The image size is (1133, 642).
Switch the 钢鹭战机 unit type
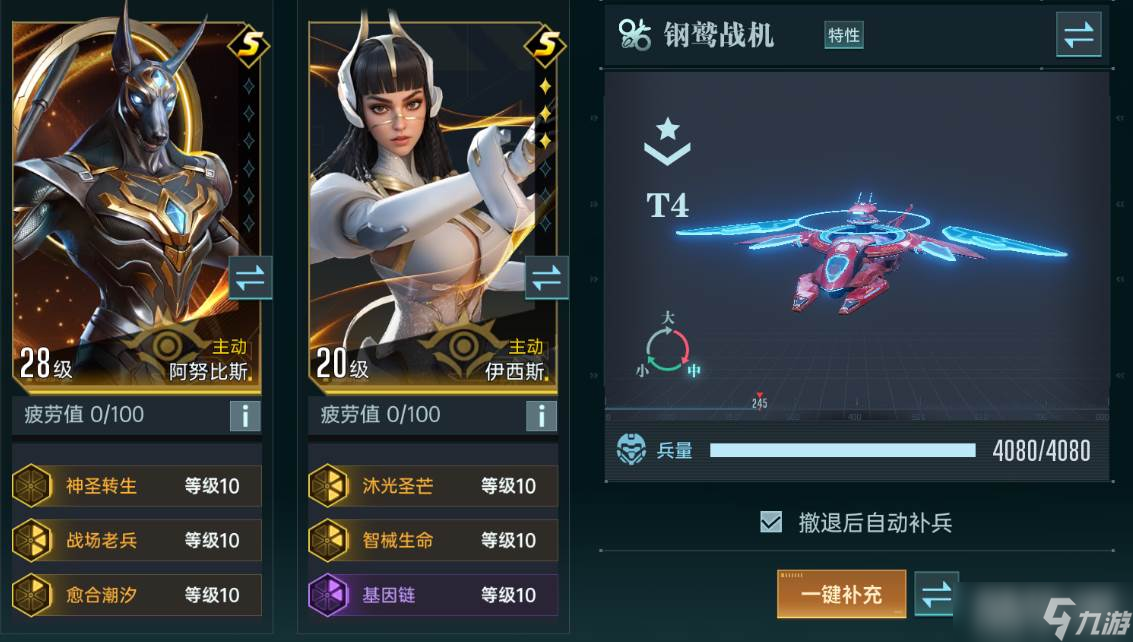[1078, 35]
